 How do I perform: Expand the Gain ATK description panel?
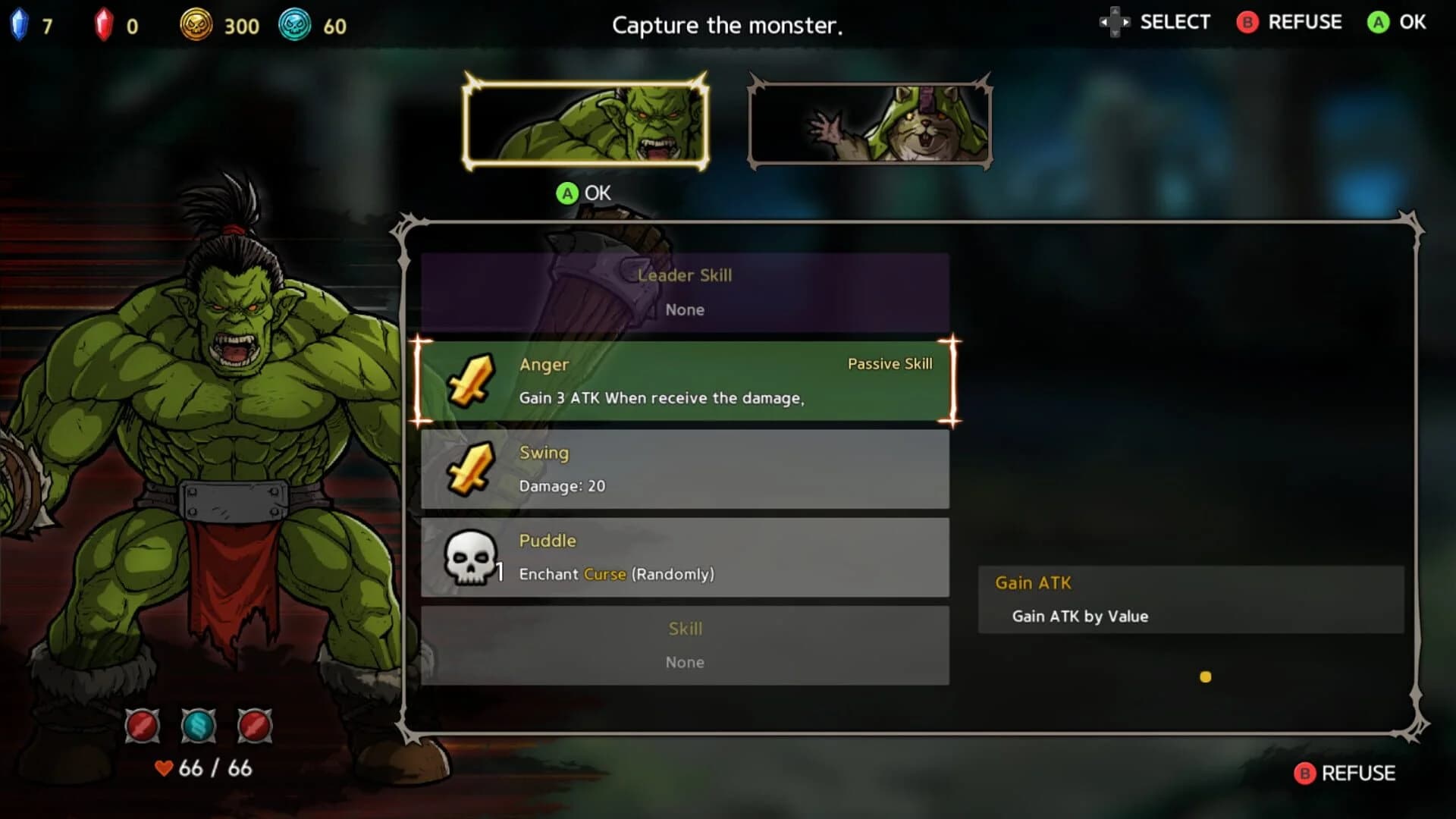(1191, 599)
